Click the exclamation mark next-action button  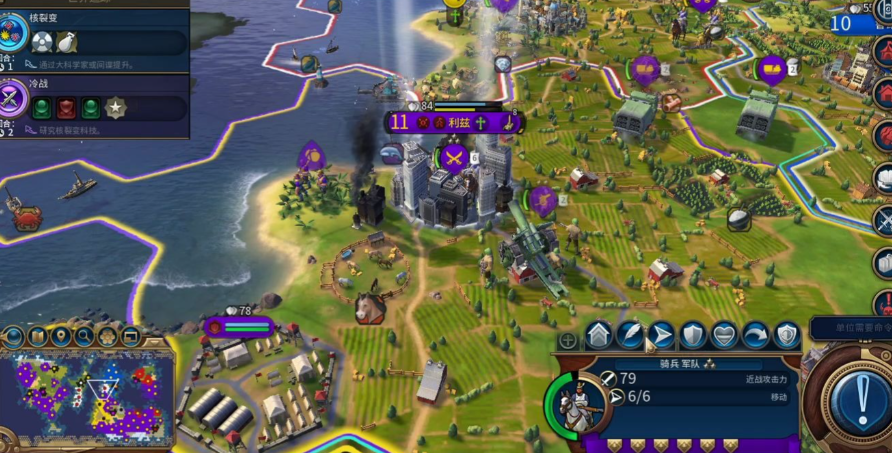861,402
